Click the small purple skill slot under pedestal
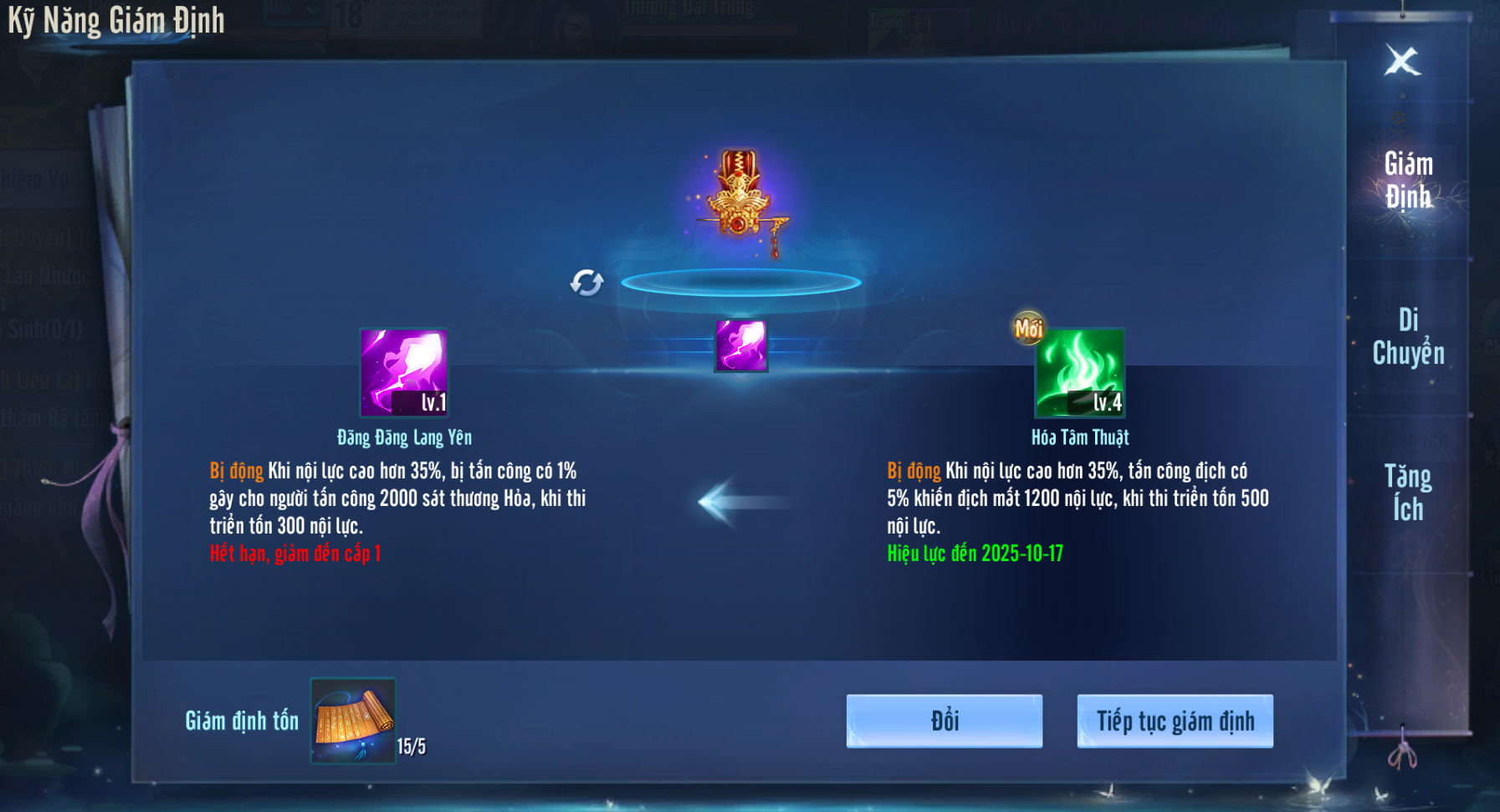The width and height of the screenshot is (1500, 812). [741, 345]
